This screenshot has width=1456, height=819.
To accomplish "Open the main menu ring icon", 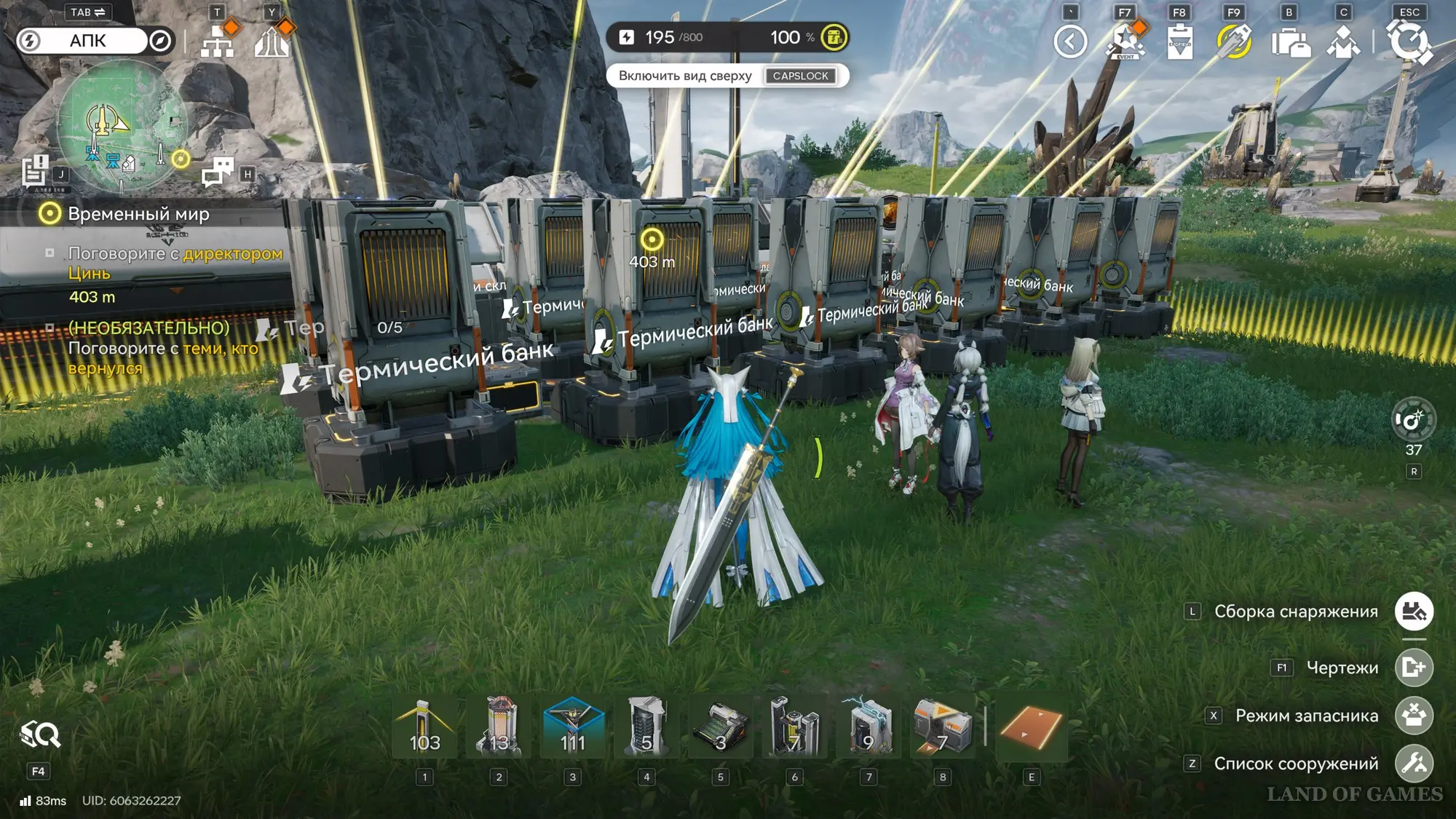I will pyautogui.click(x=1409, y=41).
